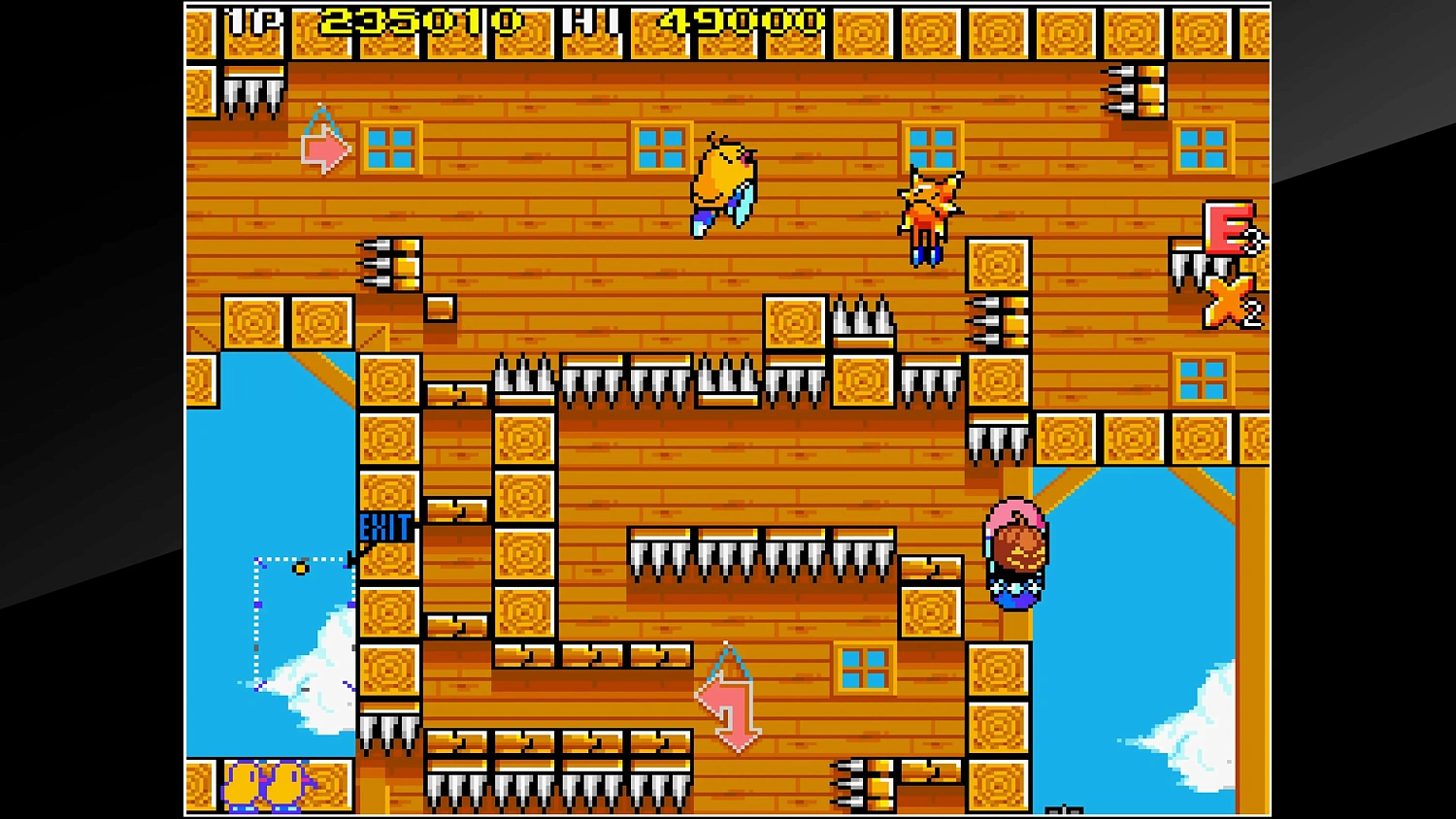
Task: Click the cloud in the bottom-right sky gap
Action: (x=1196, y=737)
